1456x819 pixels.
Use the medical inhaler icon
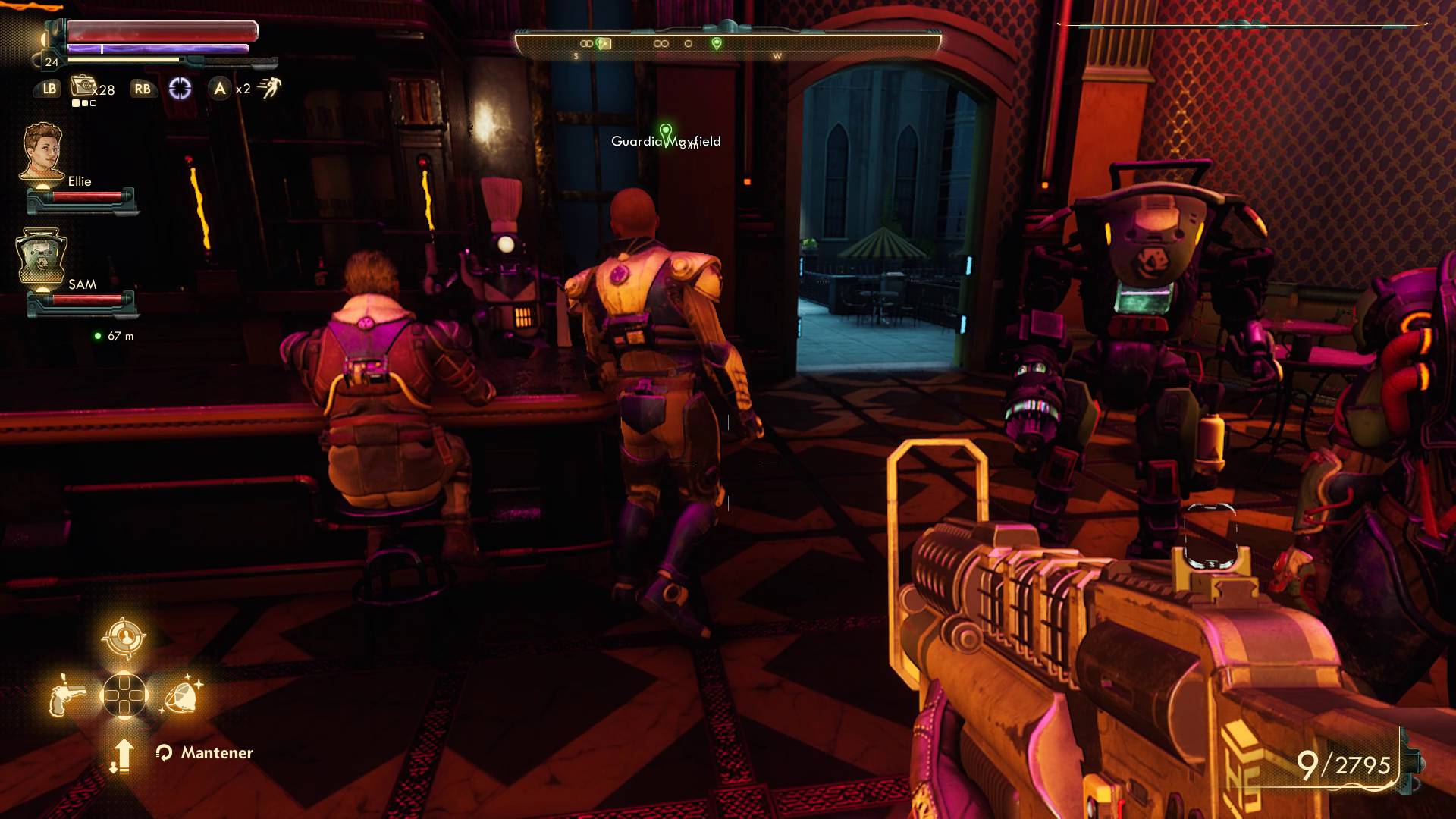(x=82, y=86)
